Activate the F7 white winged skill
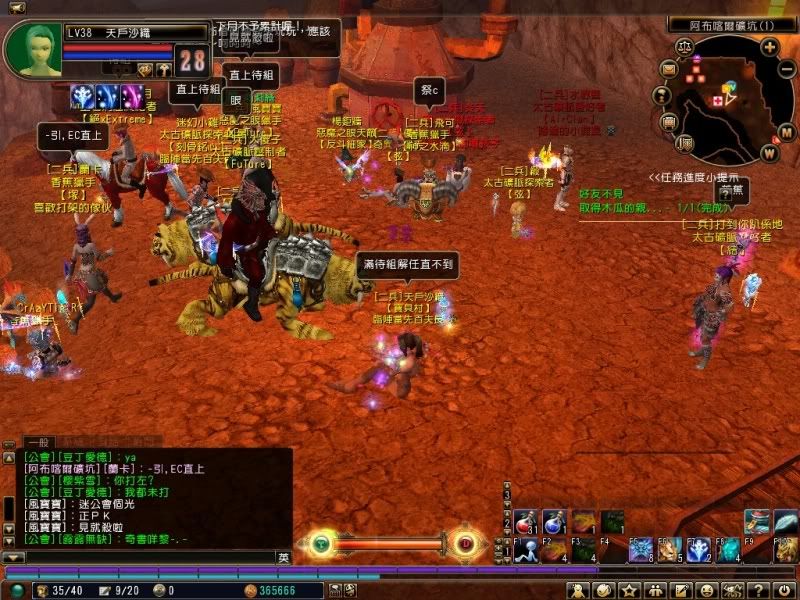Viewport: 800px width, 600px height. [x=699, y=549]
